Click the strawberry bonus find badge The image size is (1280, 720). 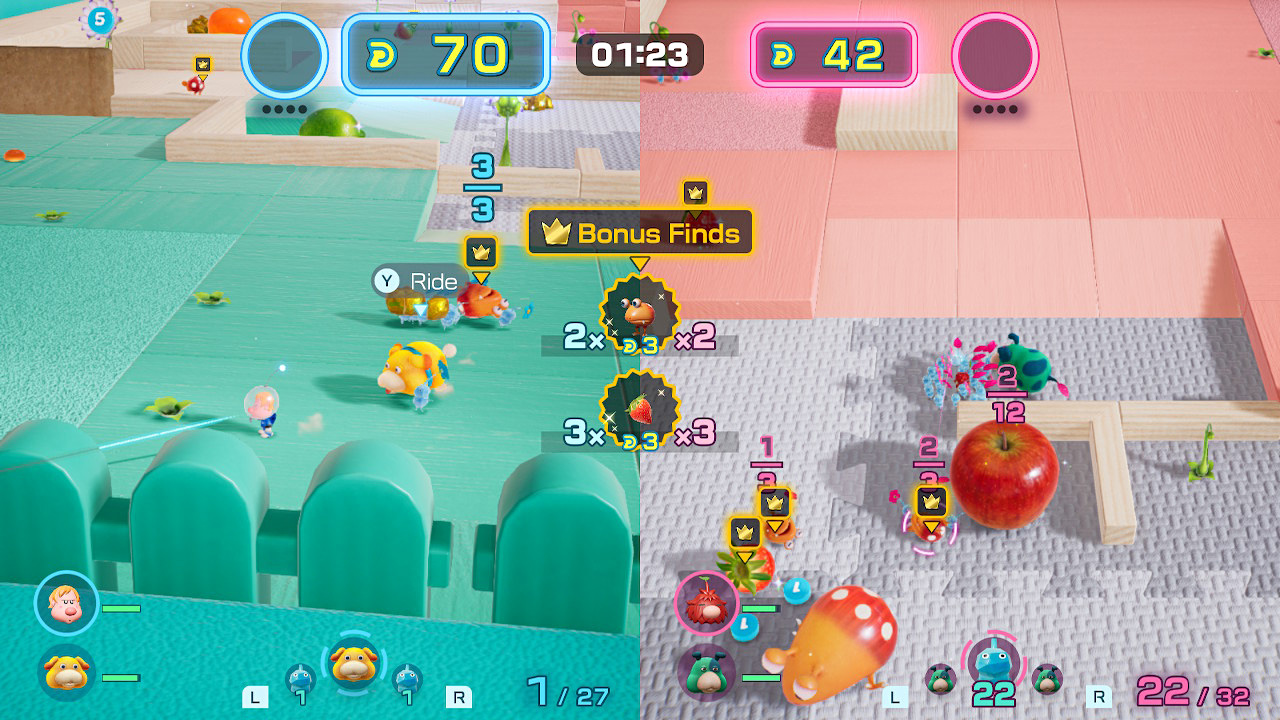point(639,410)
